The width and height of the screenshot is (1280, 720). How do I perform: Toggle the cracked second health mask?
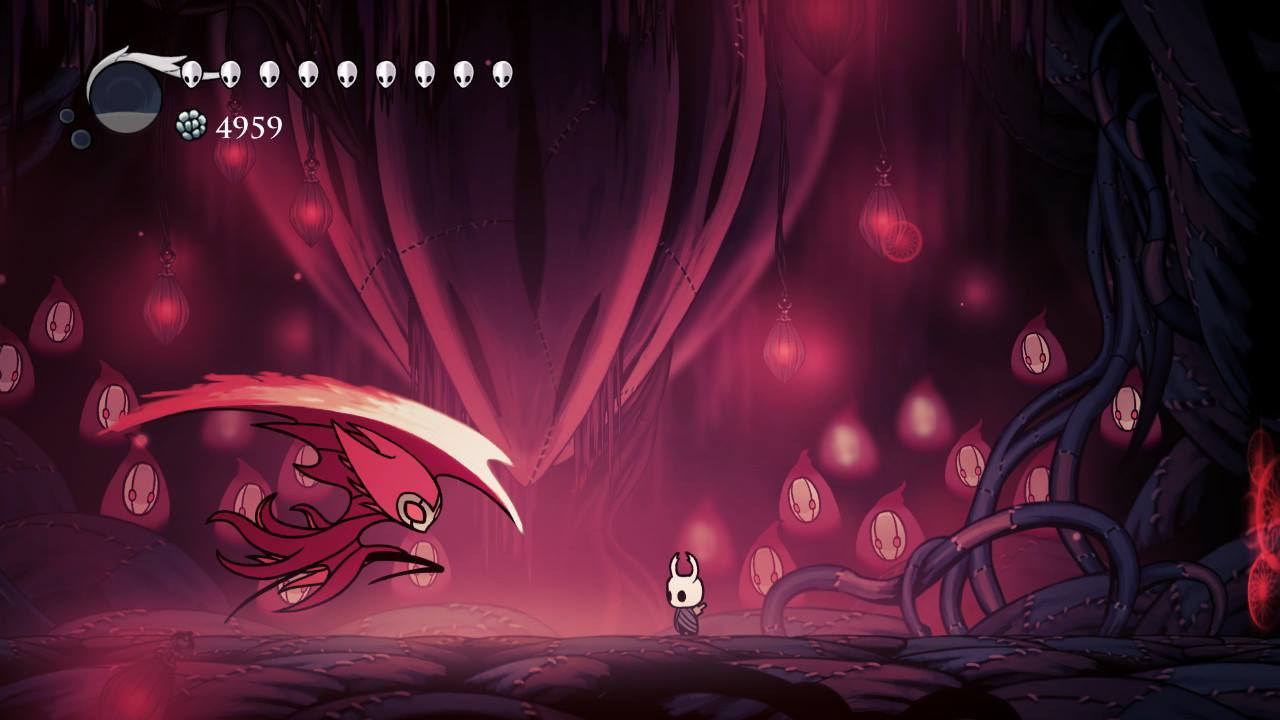229,72
